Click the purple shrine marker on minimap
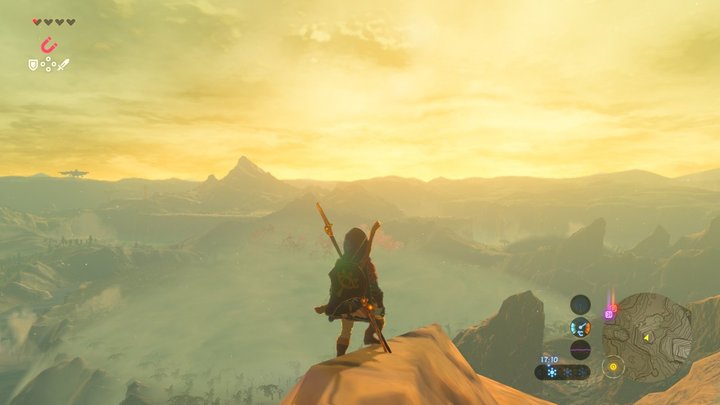Screen dimensions: 720x405 click(x=609, y=314)
